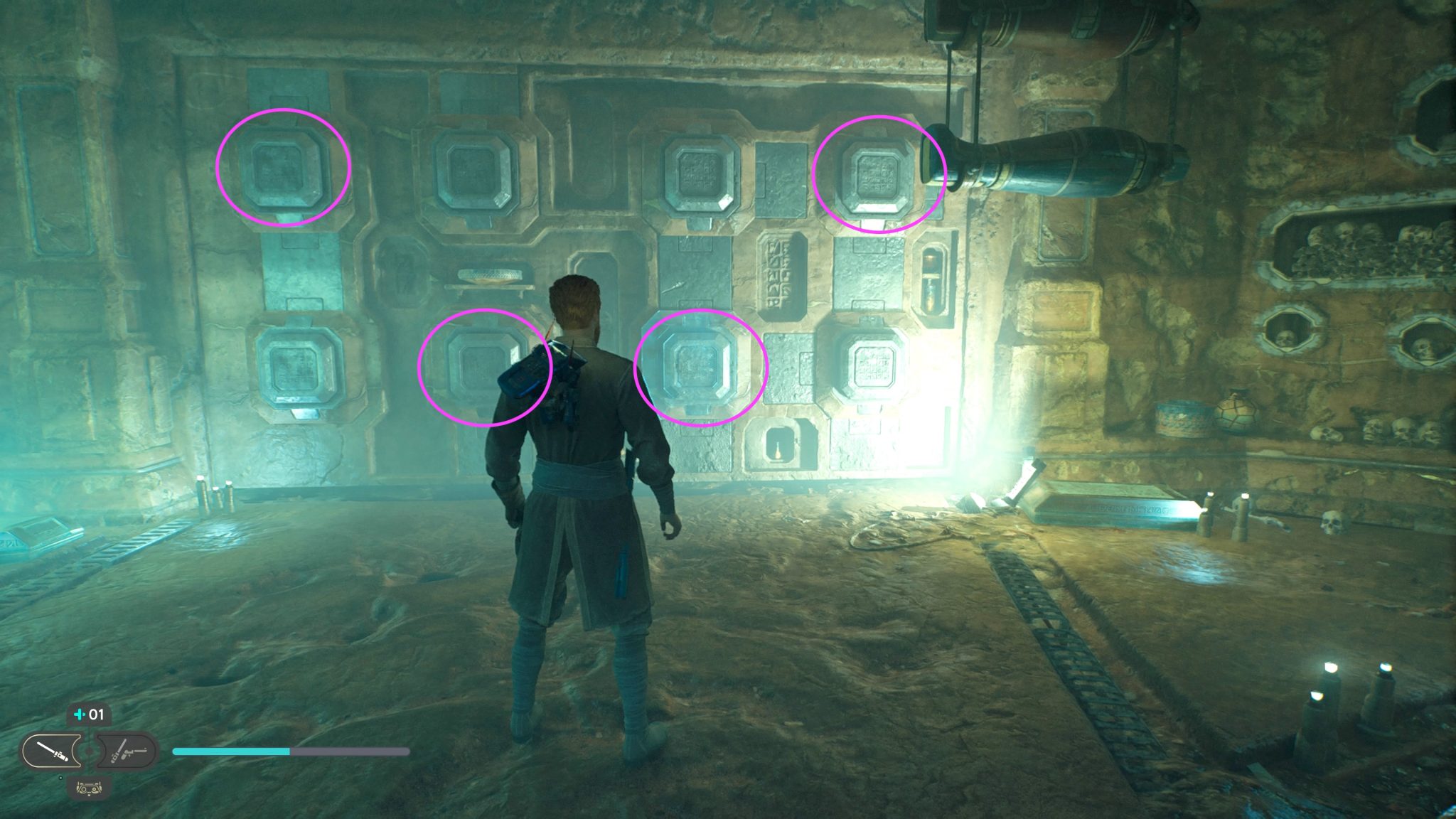Click the BD-1 droid icon

[89, 787]
